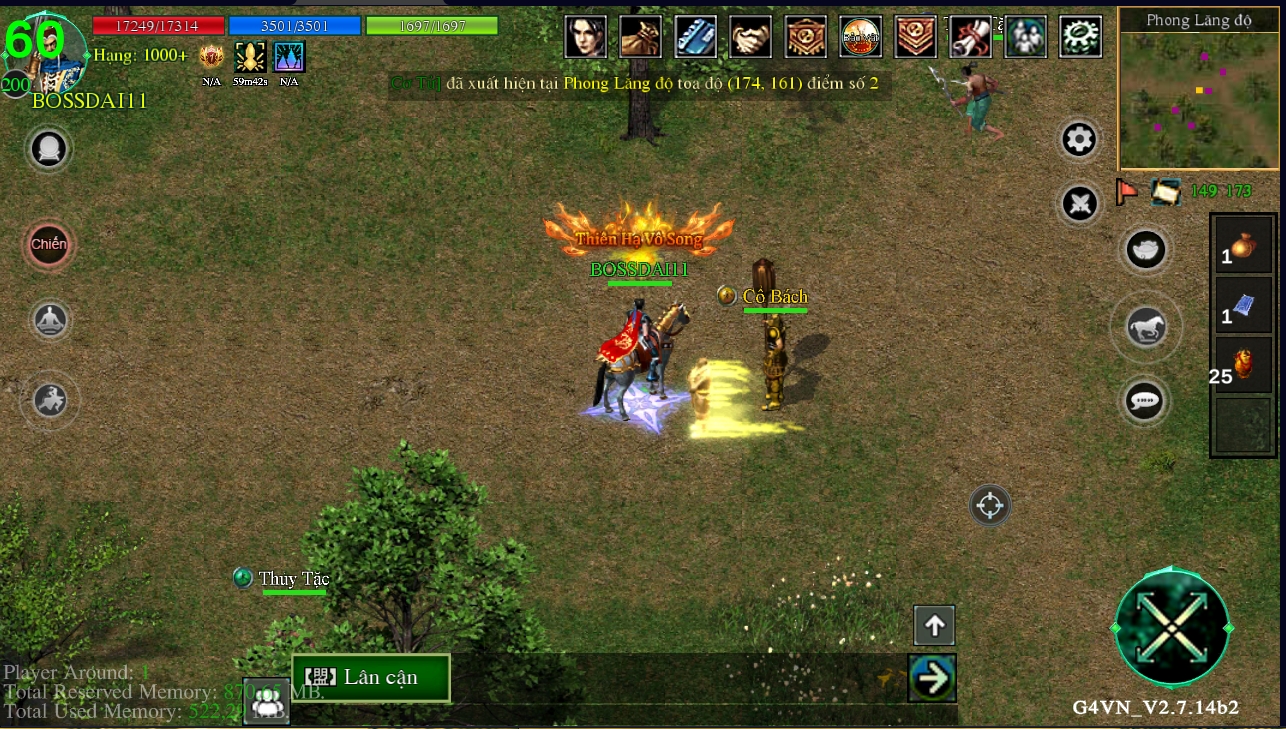Viewport: 1286px width, 729px height.
Task: Activate the meditation sitting pose button
Action: [x=50, y=320]
